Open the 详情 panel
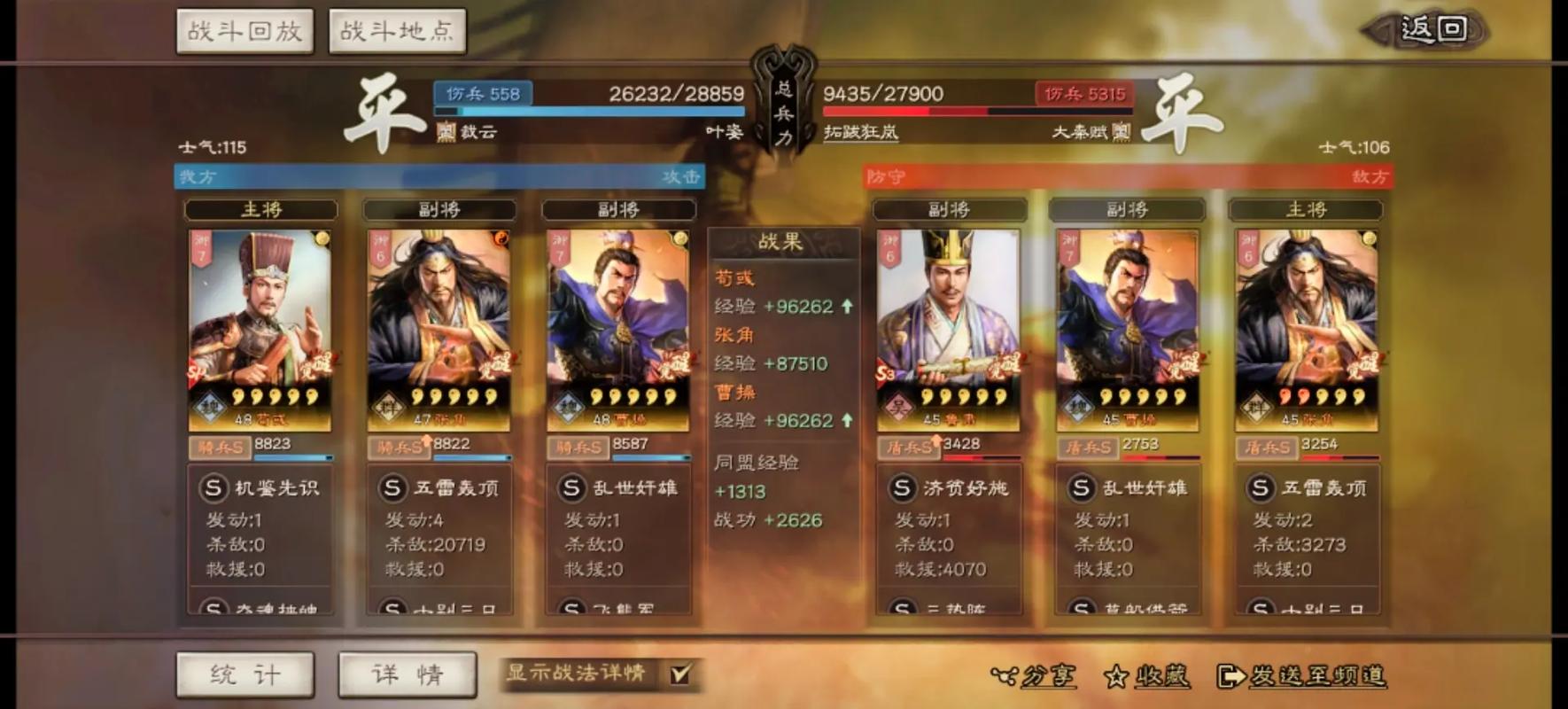The height and width of the screenshot is (709, 1568). 407,674
